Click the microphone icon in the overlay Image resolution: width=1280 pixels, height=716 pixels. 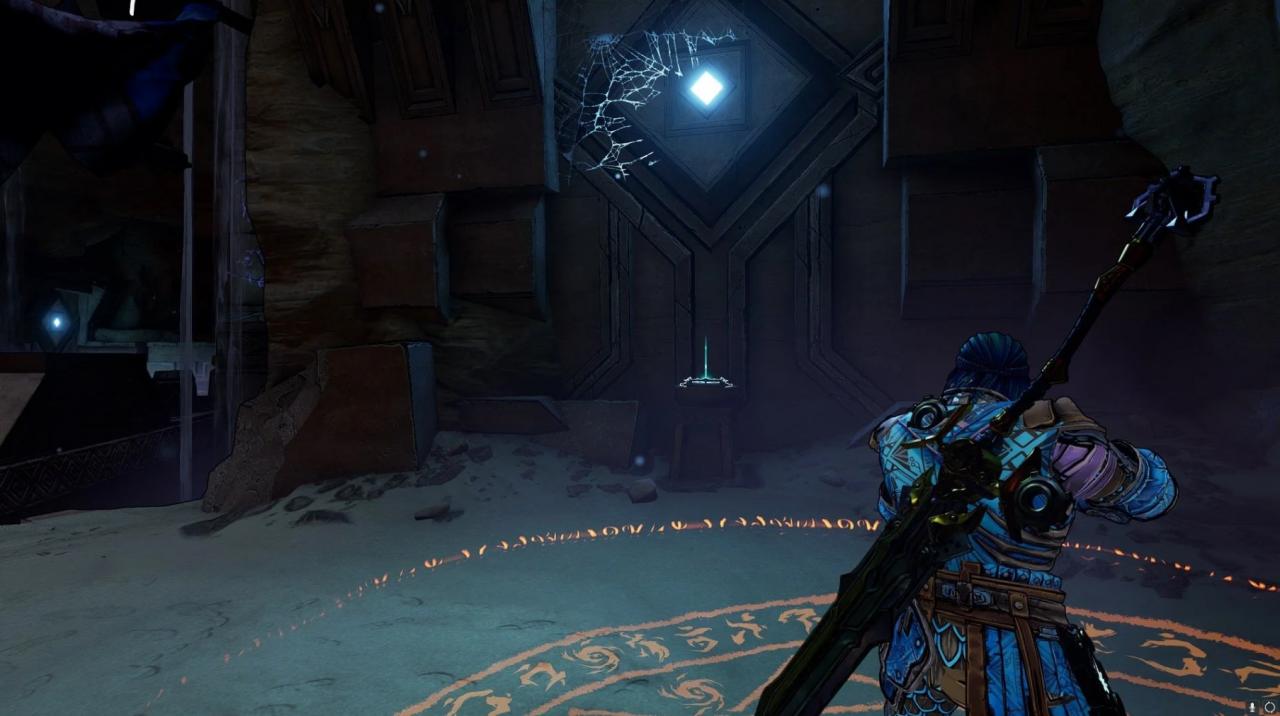[x=1253, y=706]
